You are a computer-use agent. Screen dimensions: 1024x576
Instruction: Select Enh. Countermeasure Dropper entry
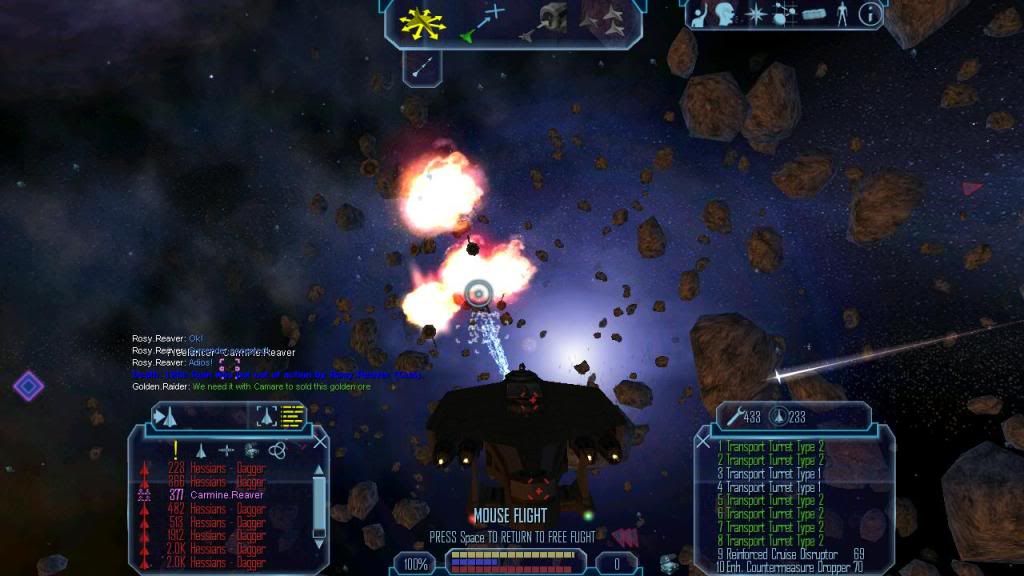click(790, 567)
